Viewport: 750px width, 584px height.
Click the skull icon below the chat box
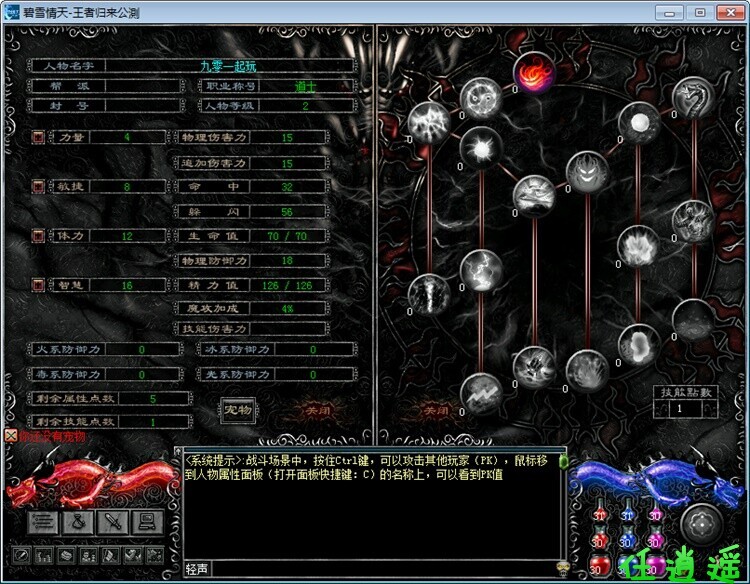562,567
